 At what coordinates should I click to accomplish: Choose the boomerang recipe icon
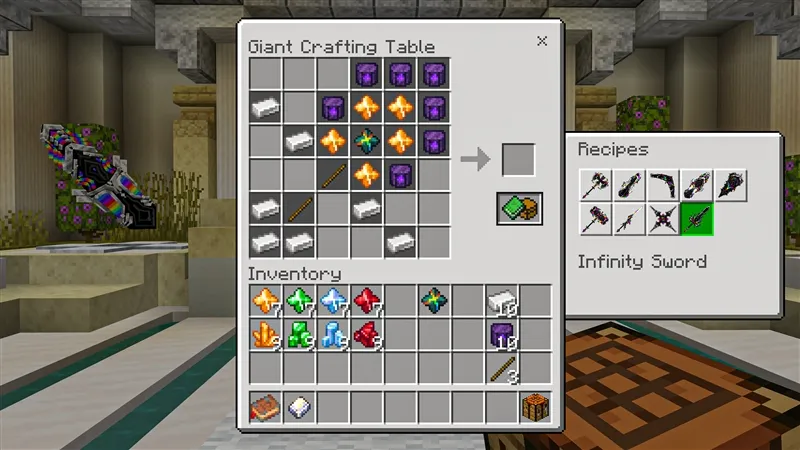pos(662,184)
